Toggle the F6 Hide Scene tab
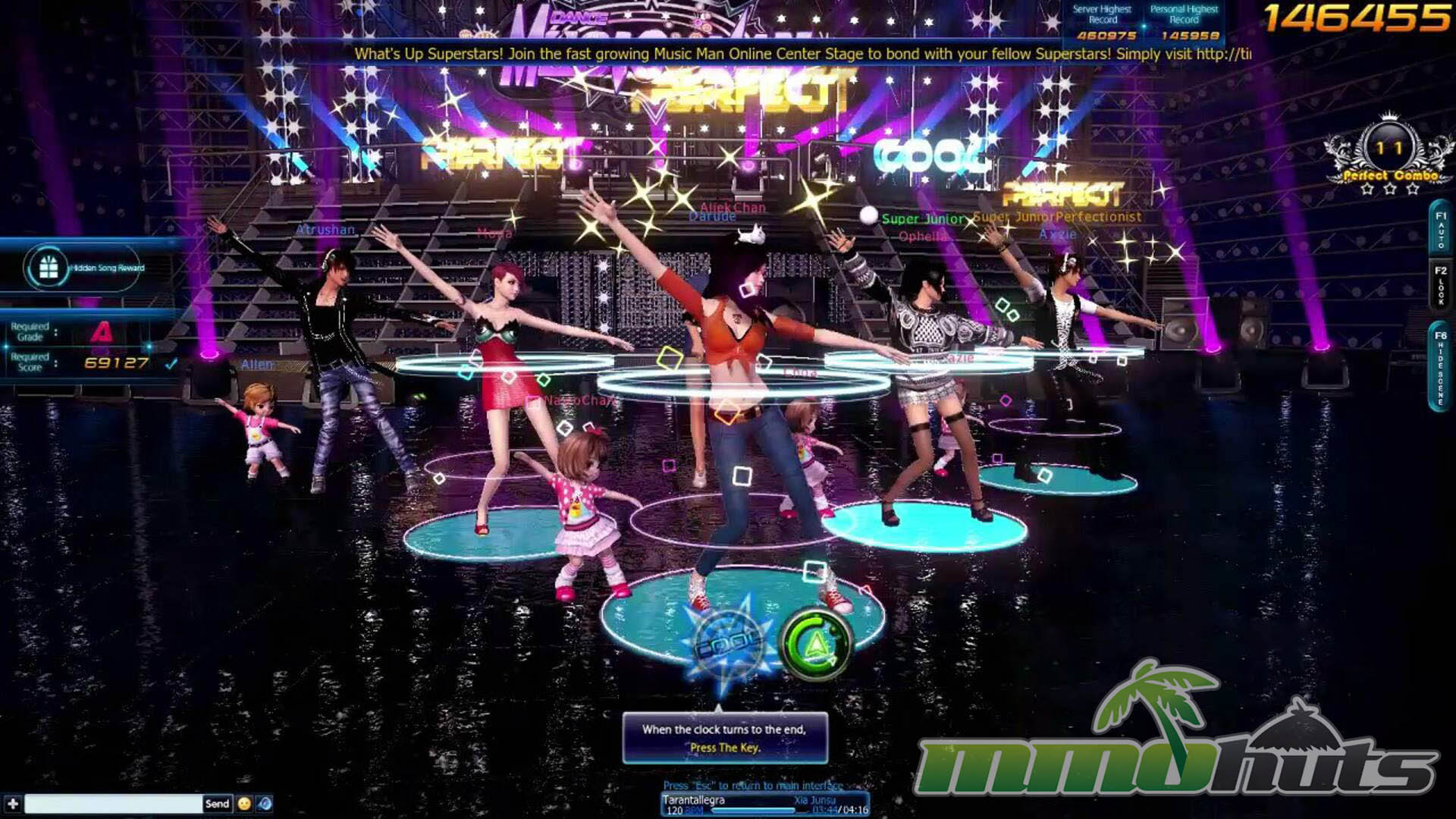Image resolution: width=1456 pixels, height=819 pixels. tap(1441, 369)
